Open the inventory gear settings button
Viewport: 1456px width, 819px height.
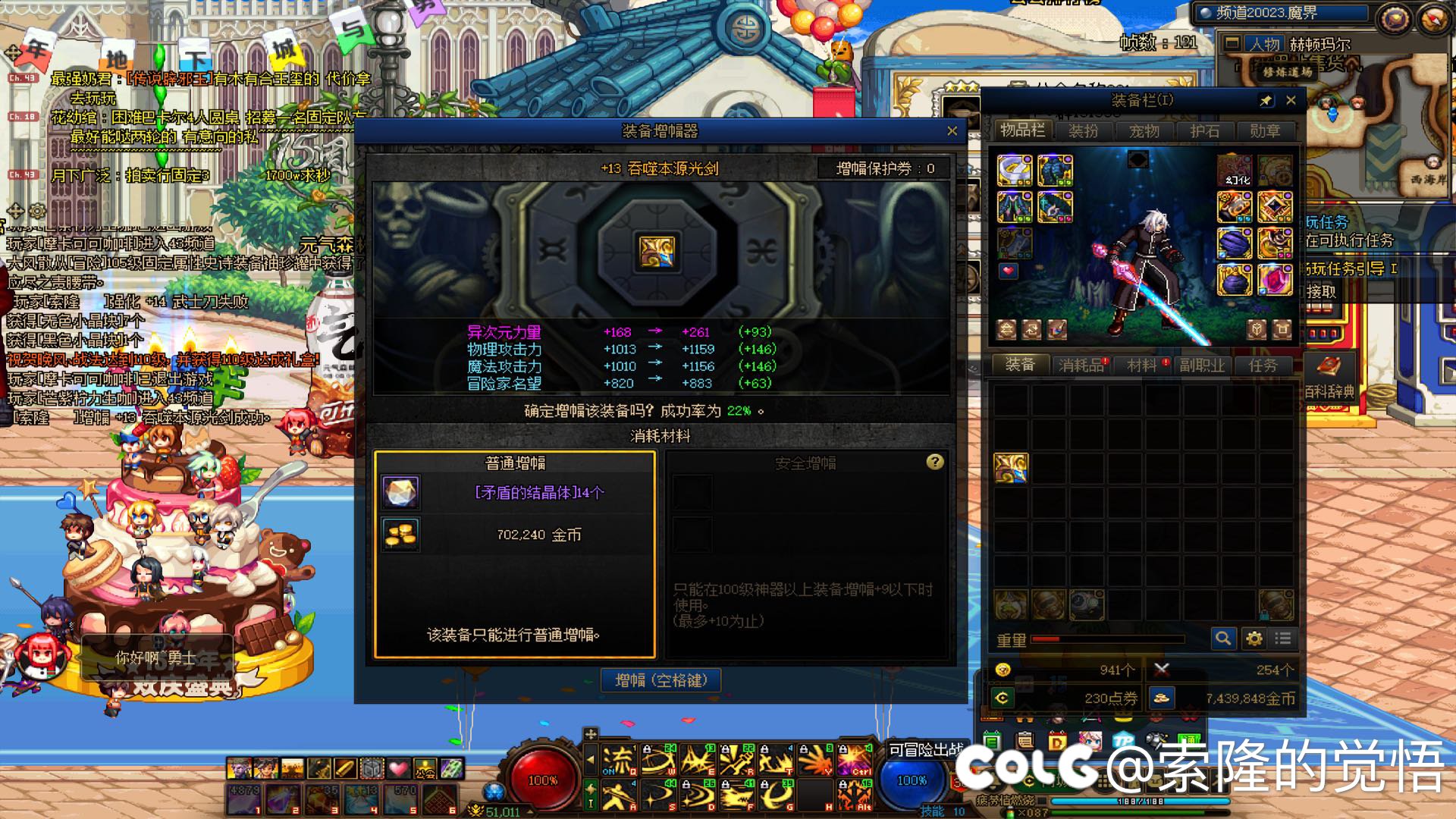click(1254, 639)
